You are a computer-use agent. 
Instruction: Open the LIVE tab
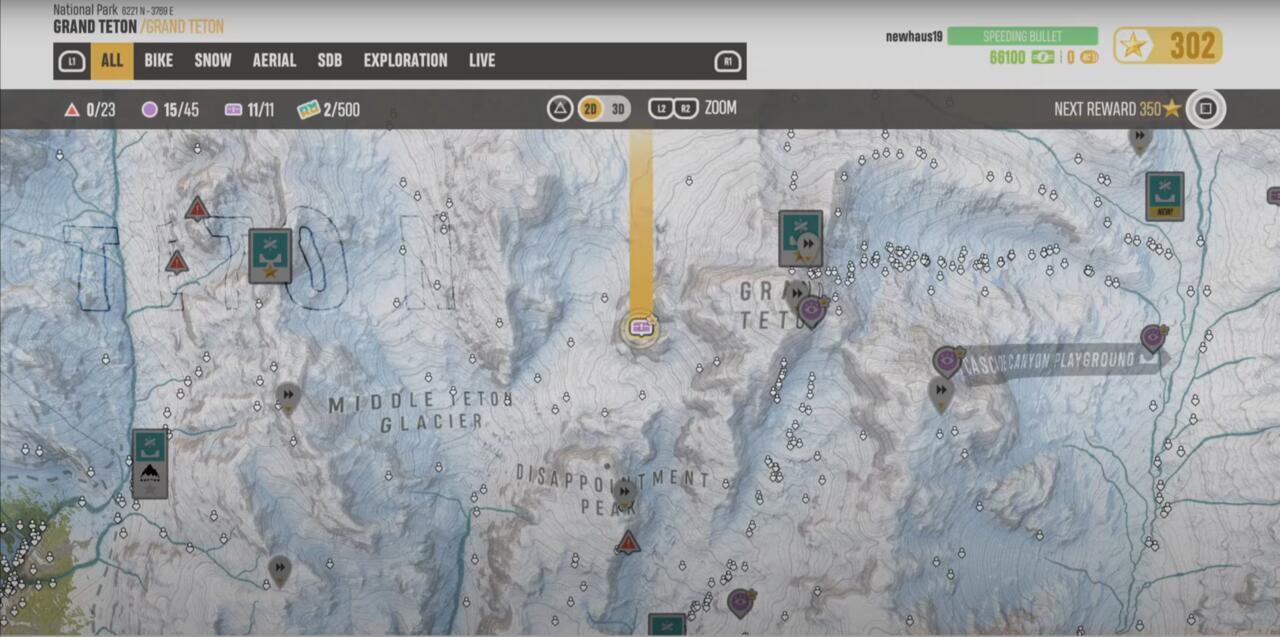click(x=482, y=61)
